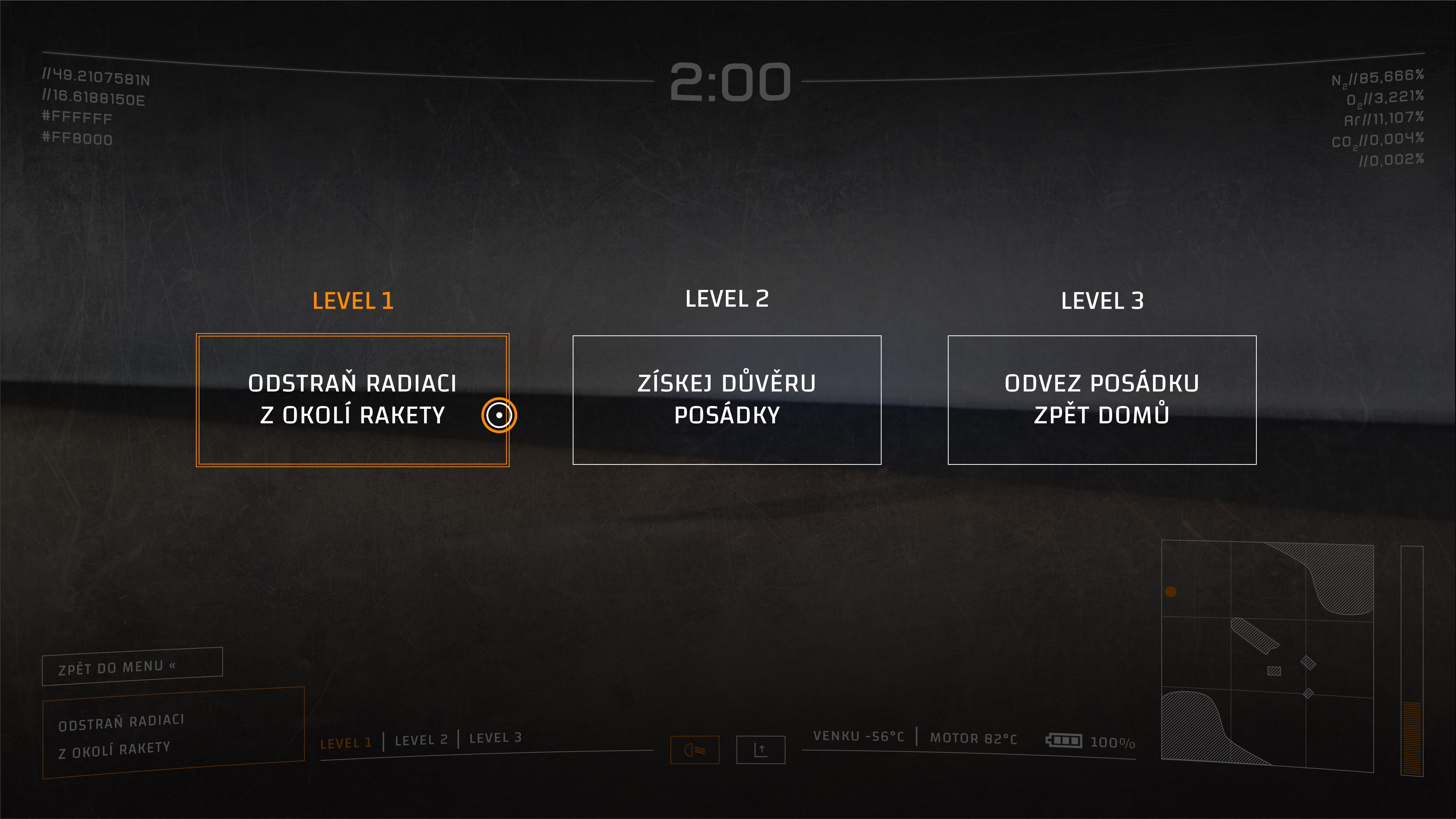The height and width of the screenshot is (819, 1456).
Task: Start the Odvez posádku zpět domů mission
Action: 1102,400
